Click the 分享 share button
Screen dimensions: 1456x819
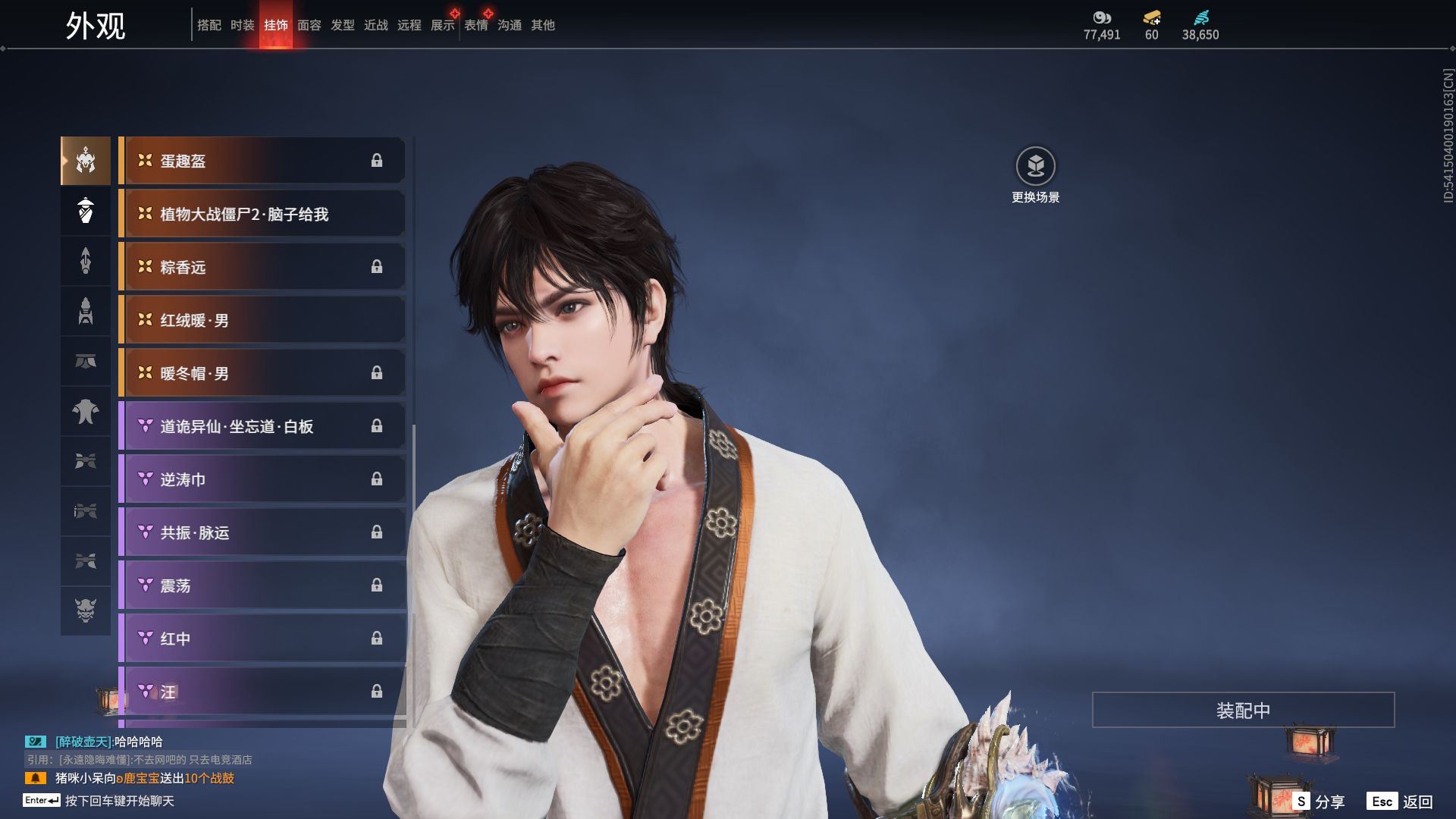1319,802
